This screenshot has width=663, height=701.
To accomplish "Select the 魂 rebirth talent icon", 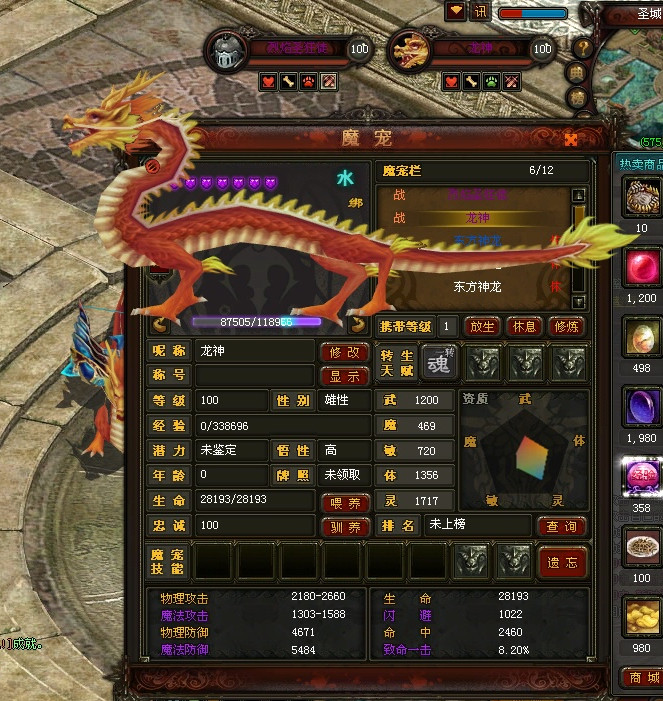I will point(437,362).
